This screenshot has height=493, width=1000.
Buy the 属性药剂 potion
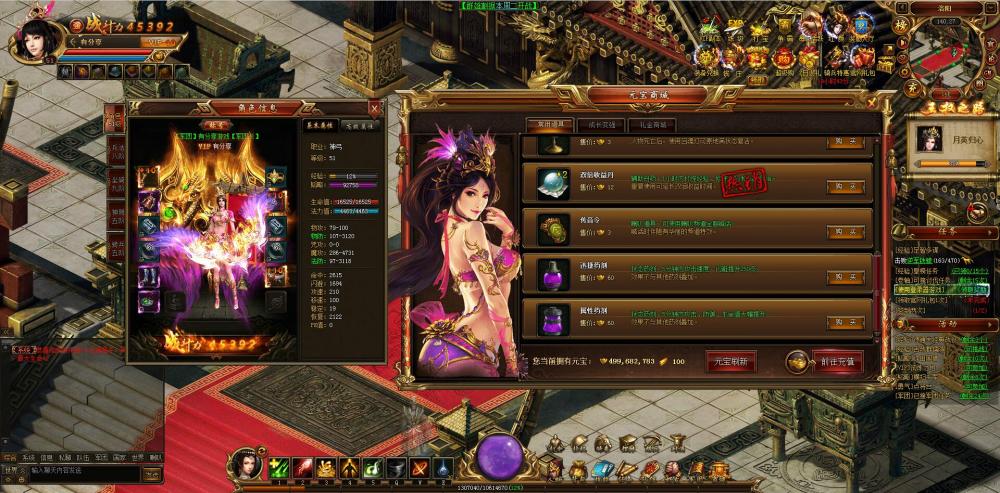coord(845,322)
